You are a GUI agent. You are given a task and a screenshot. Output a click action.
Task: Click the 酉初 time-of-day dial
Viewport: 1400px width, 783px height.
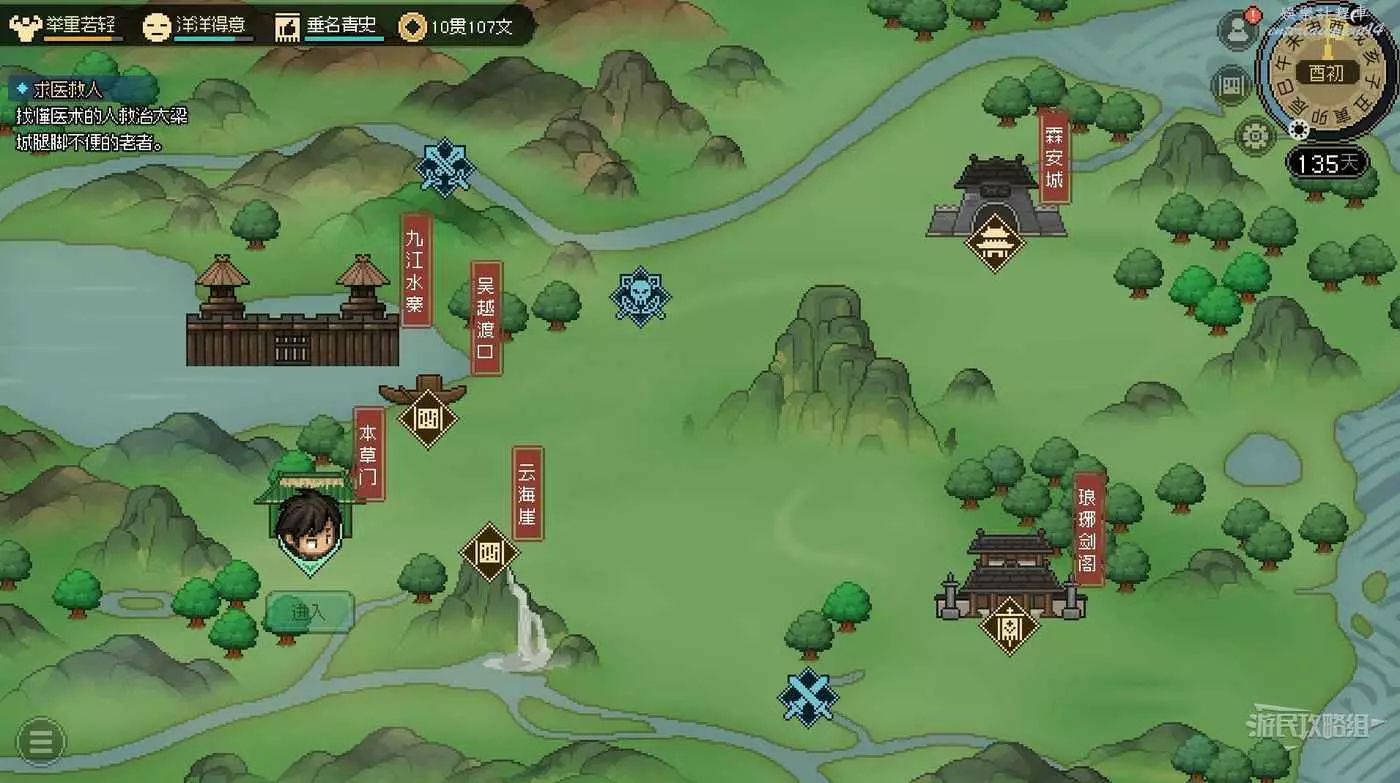click(1327, 73)
